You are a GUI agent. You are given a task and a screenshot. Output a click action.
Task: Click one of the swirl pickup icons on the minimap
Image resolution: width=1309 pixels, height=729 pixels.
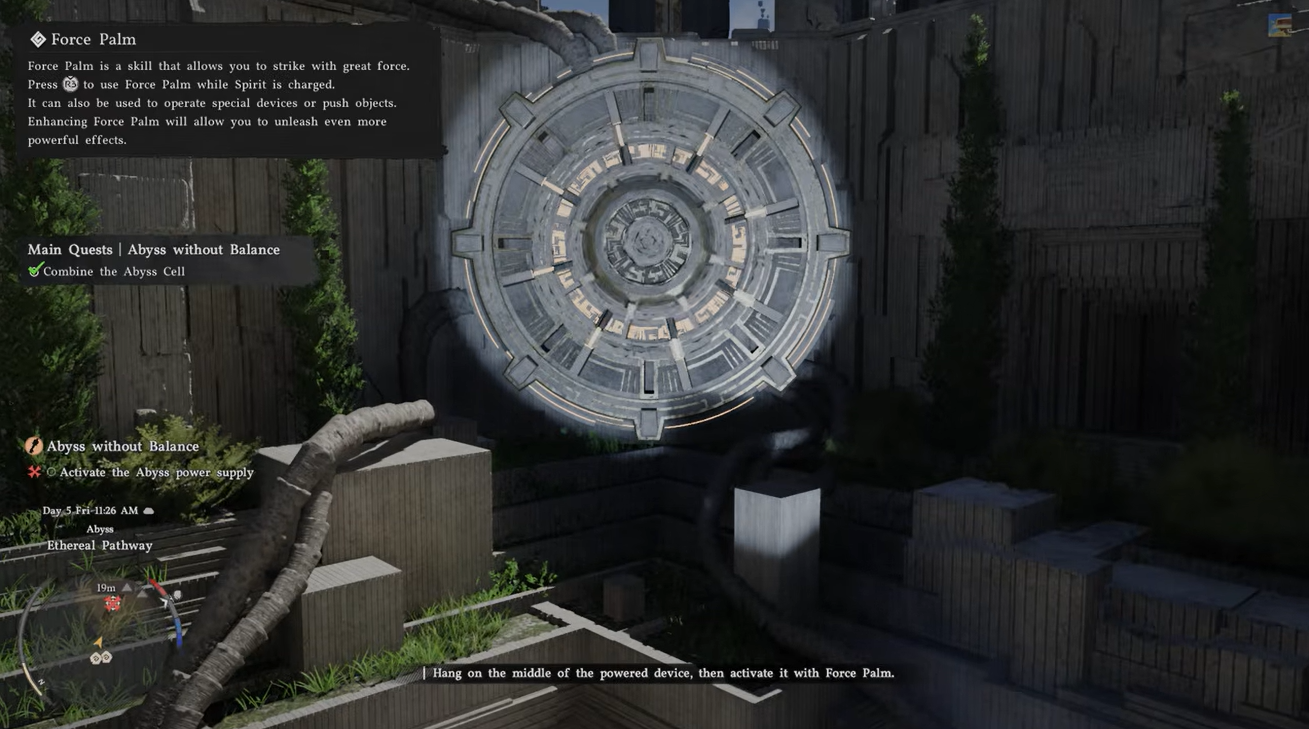click(94, 657)
